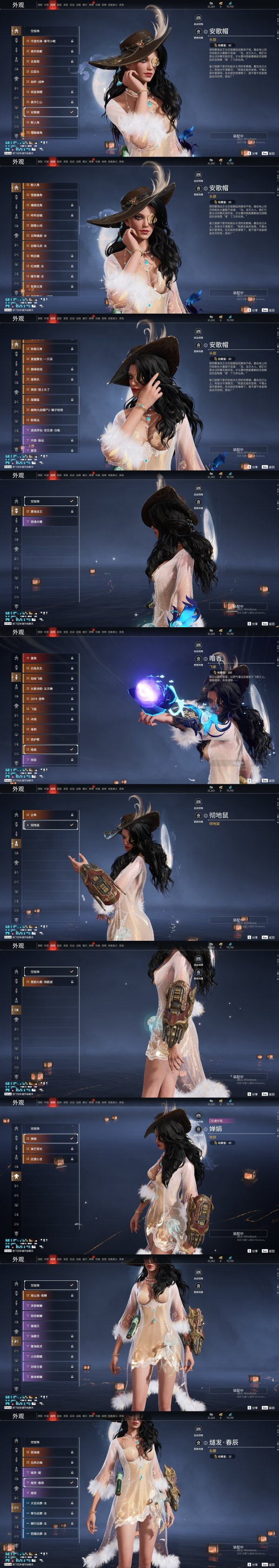Choose the 白兔先生 entry

(x=50, y=669)
